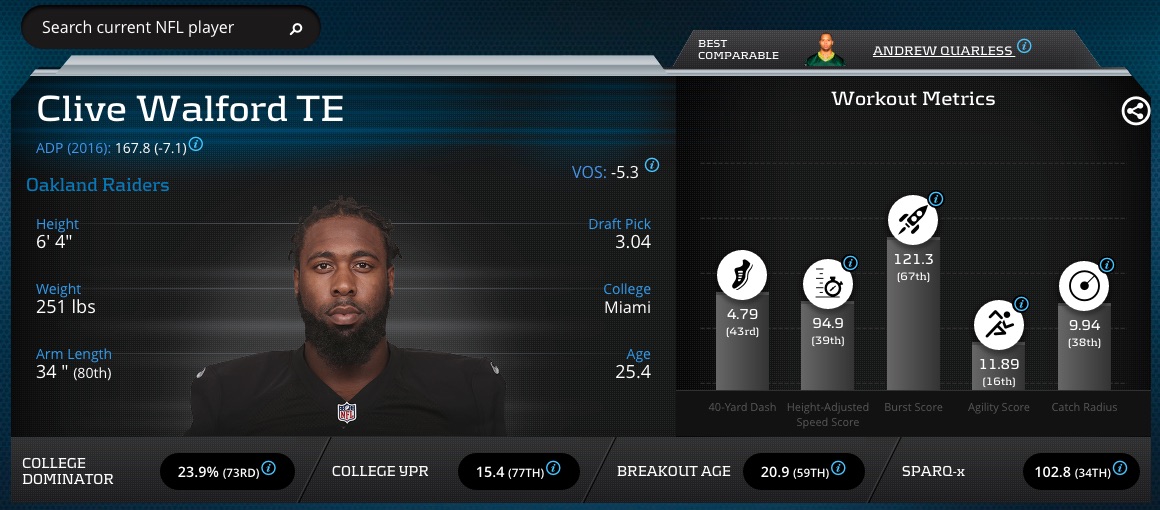Open the Oakland Raiders team link
The width and height of the screenshot is (1160, 510).
98,185
